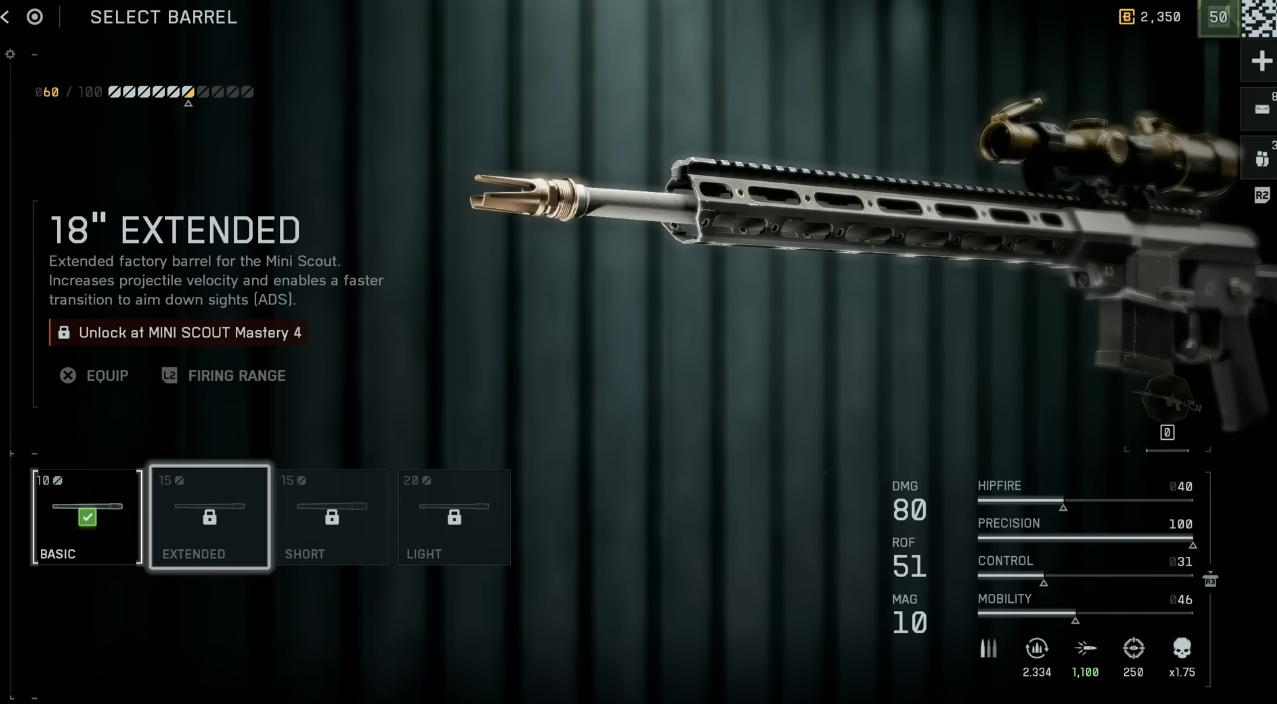
Task: Click the circular icon beside Select Barrel
Action: click(35, 17)
